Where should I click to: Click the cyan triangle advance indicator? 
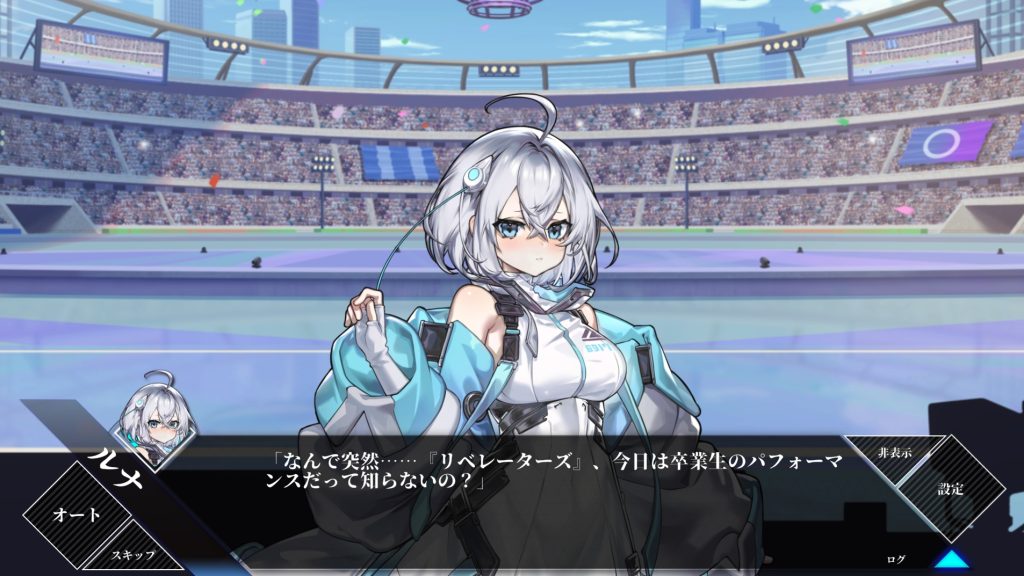pos(952,559)
